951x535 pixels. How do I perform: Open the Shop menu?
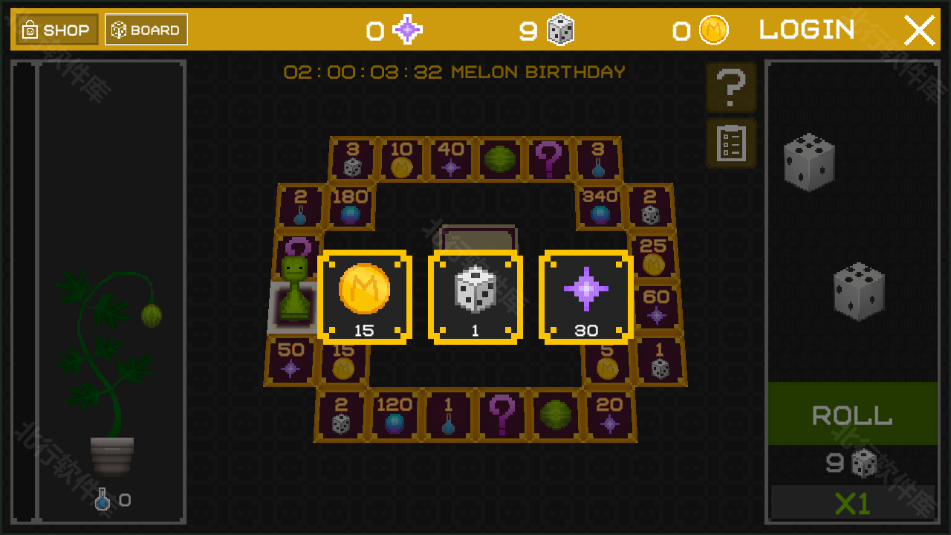56,30
